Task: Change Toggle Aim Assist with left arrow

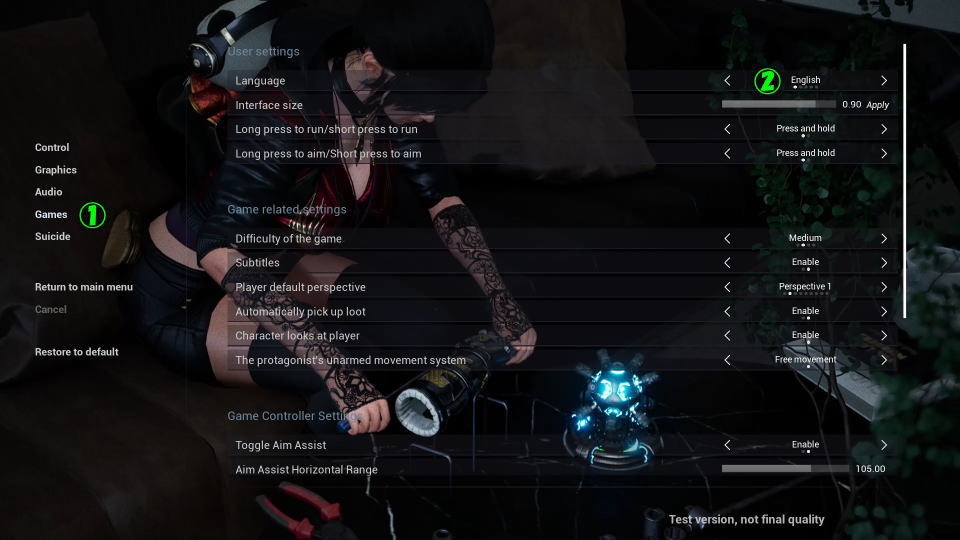Action: click(727, 445)
